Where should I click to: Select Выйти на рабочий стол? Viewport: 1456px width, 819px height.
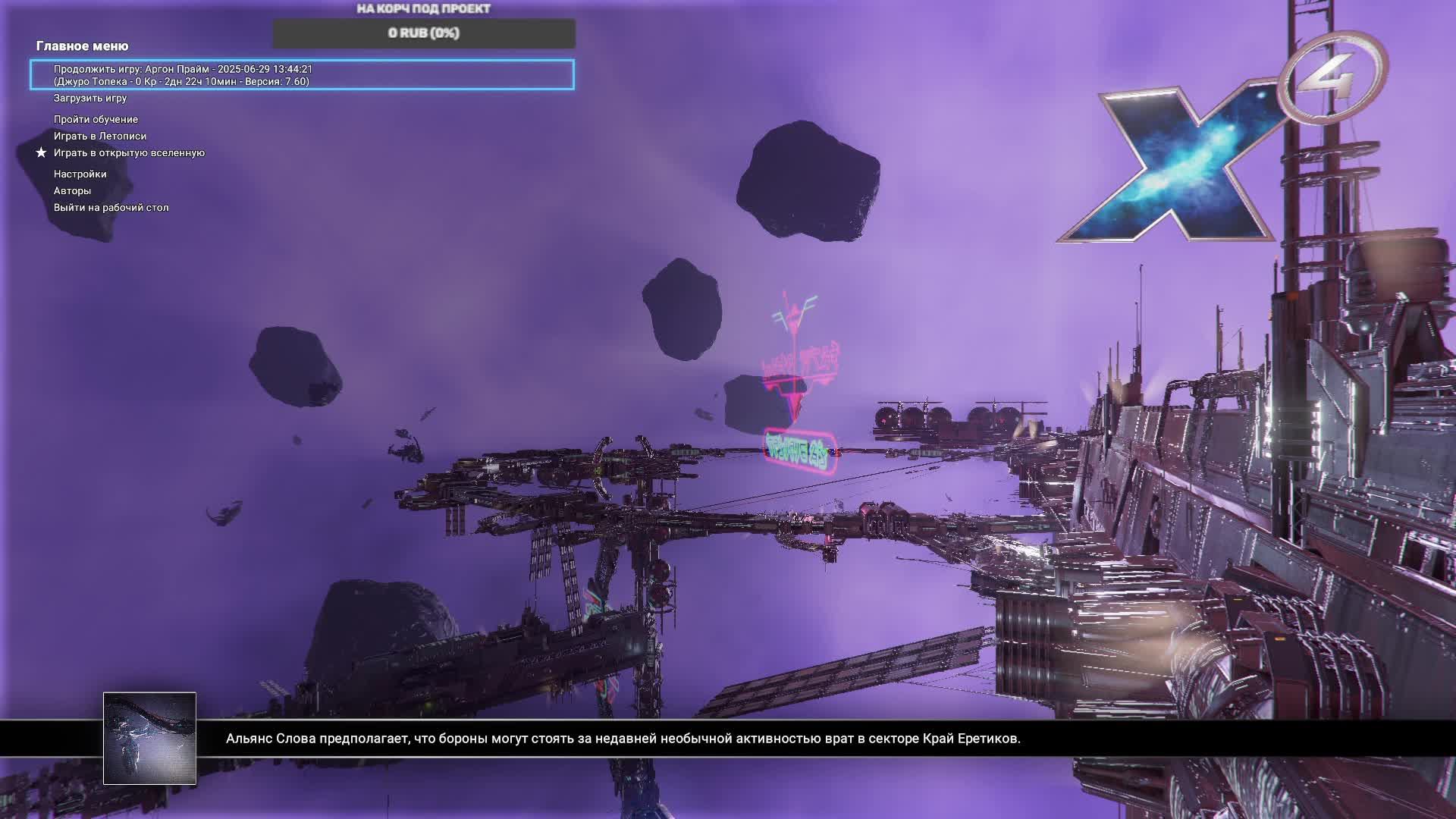tap(111, 207)
